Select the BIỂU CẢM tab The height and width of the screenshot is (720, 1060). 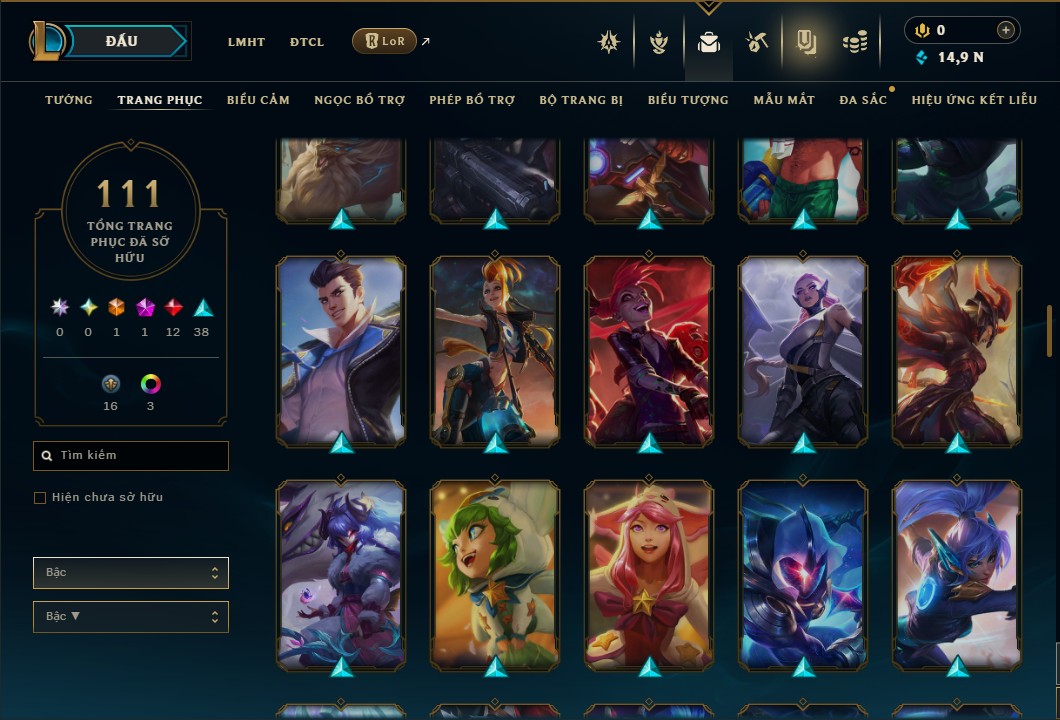point(258,100)
